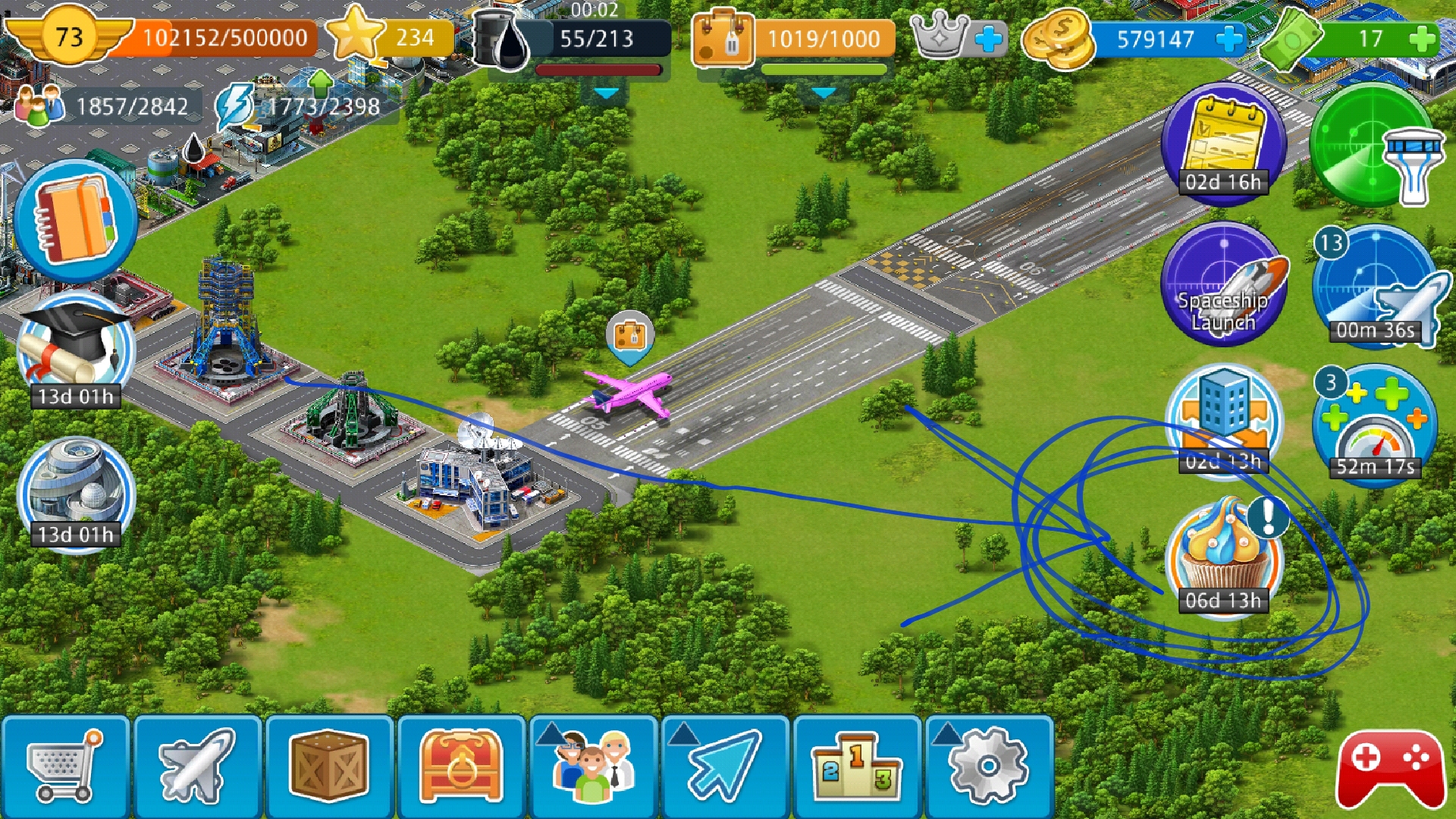
Task: Open the Spaceship Launch panel
Action: click(x=1223, y=284)
